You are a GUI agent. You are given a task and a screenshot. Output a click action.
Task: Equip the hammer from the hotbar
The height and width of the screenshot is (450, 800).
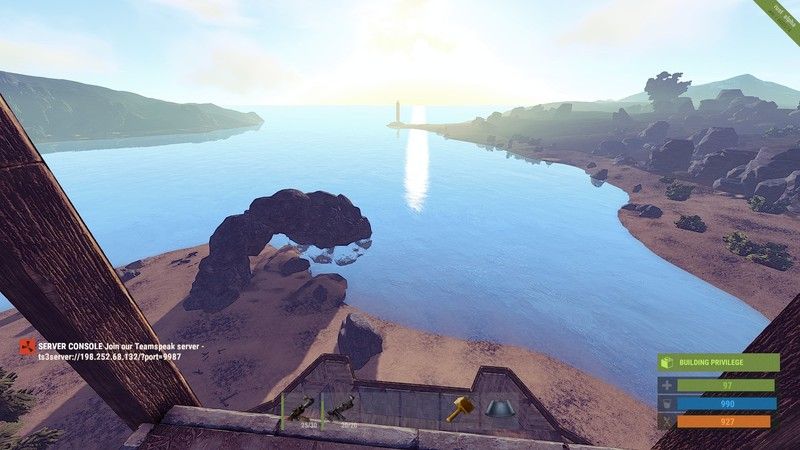tap(459, 409)
